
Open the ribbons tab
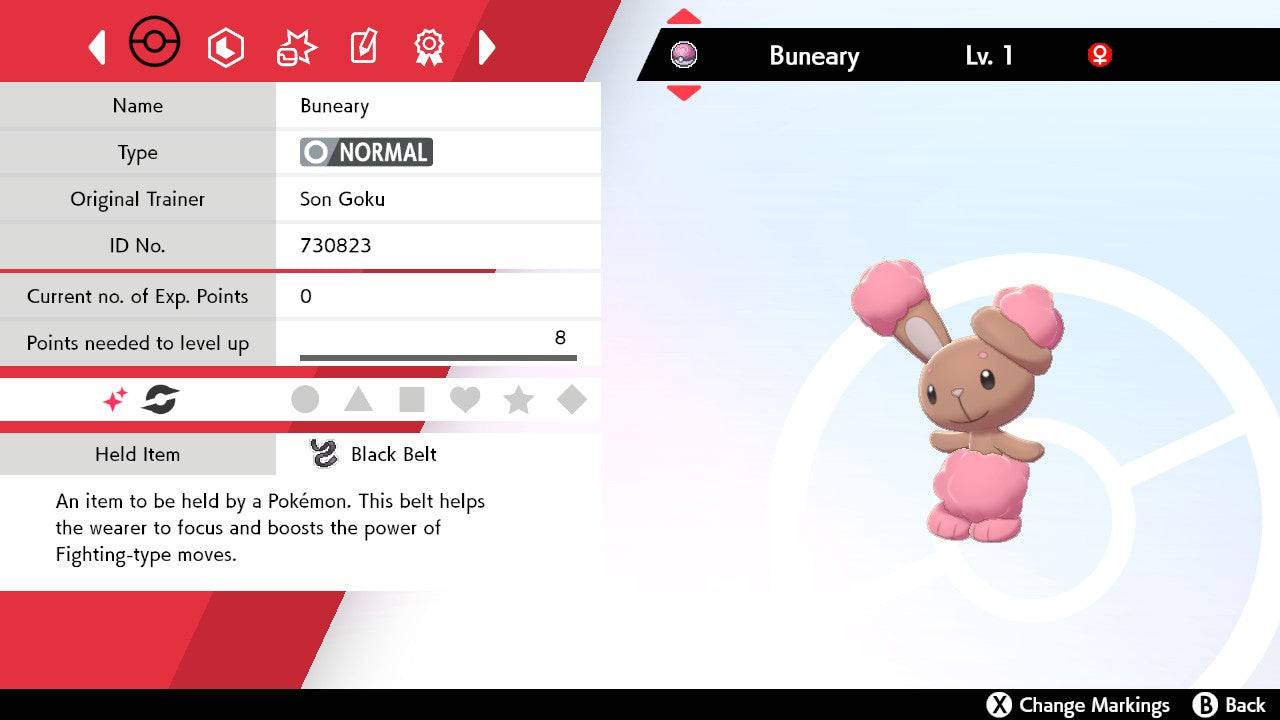tap(429, 46)
